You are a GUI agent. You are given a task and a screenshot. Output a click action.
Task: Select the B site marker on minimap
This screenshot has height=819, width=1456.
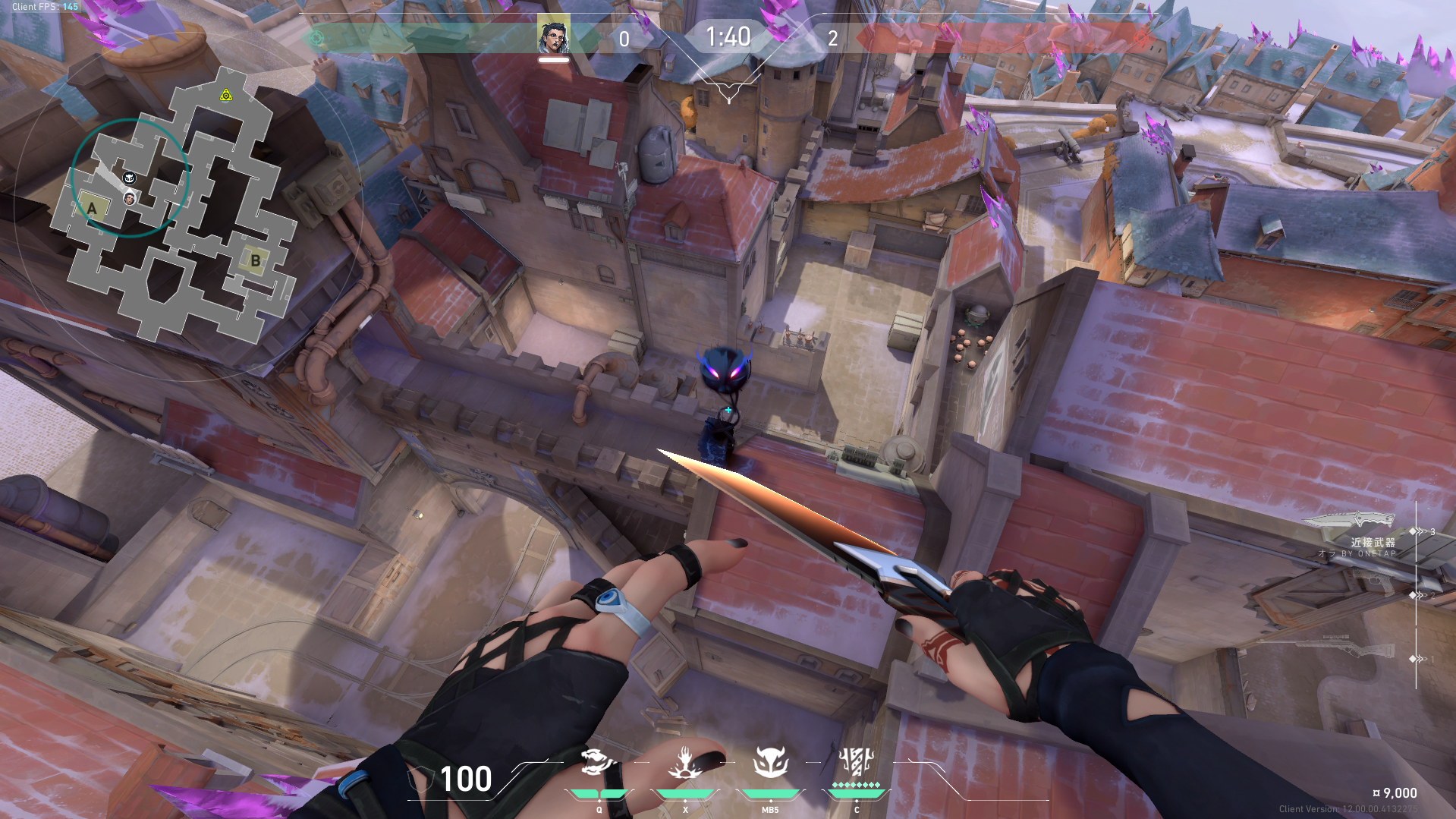[255, 260]
